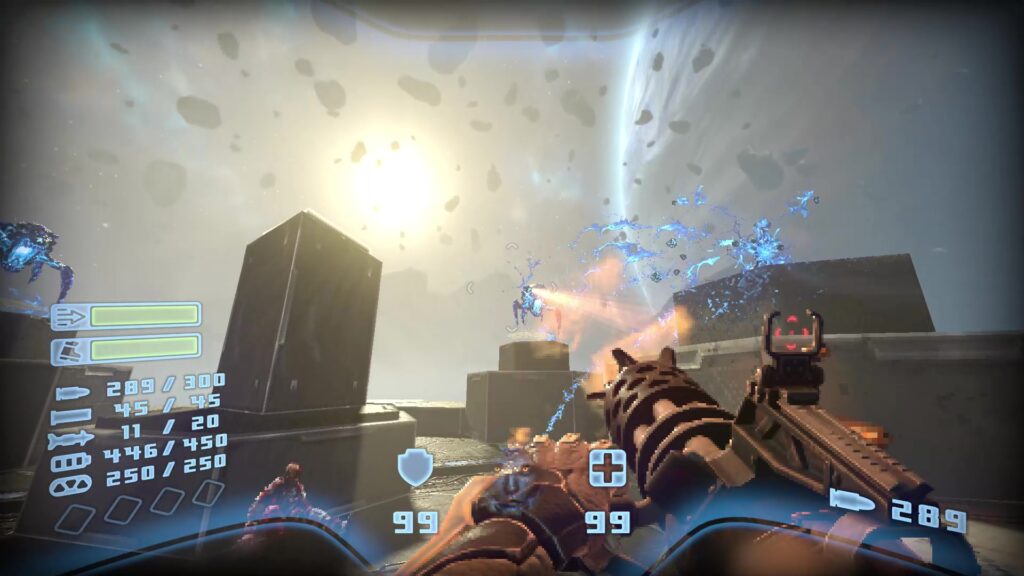Image resolution: width=1024 pixels, height=576 pixels.
Task: Click the current weapon bullet icon
Action: tap(851, 501)
